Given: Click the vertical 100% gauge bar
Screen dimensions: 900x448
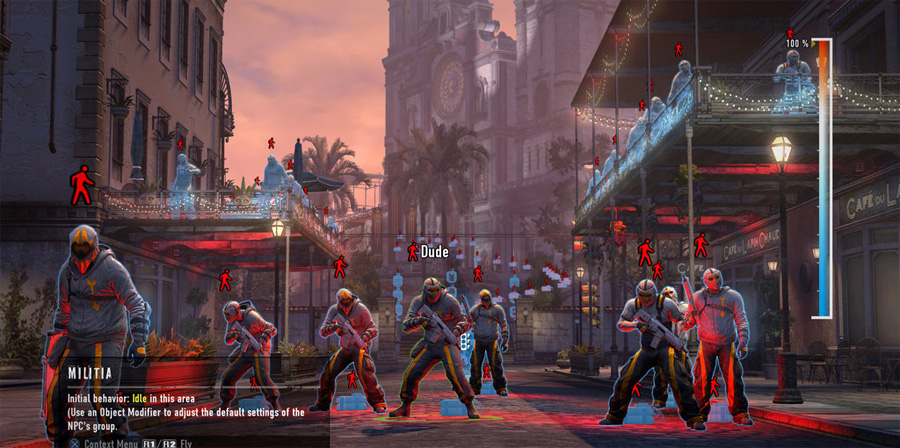Looking at the screenshot, I should [x=822, y=178].
